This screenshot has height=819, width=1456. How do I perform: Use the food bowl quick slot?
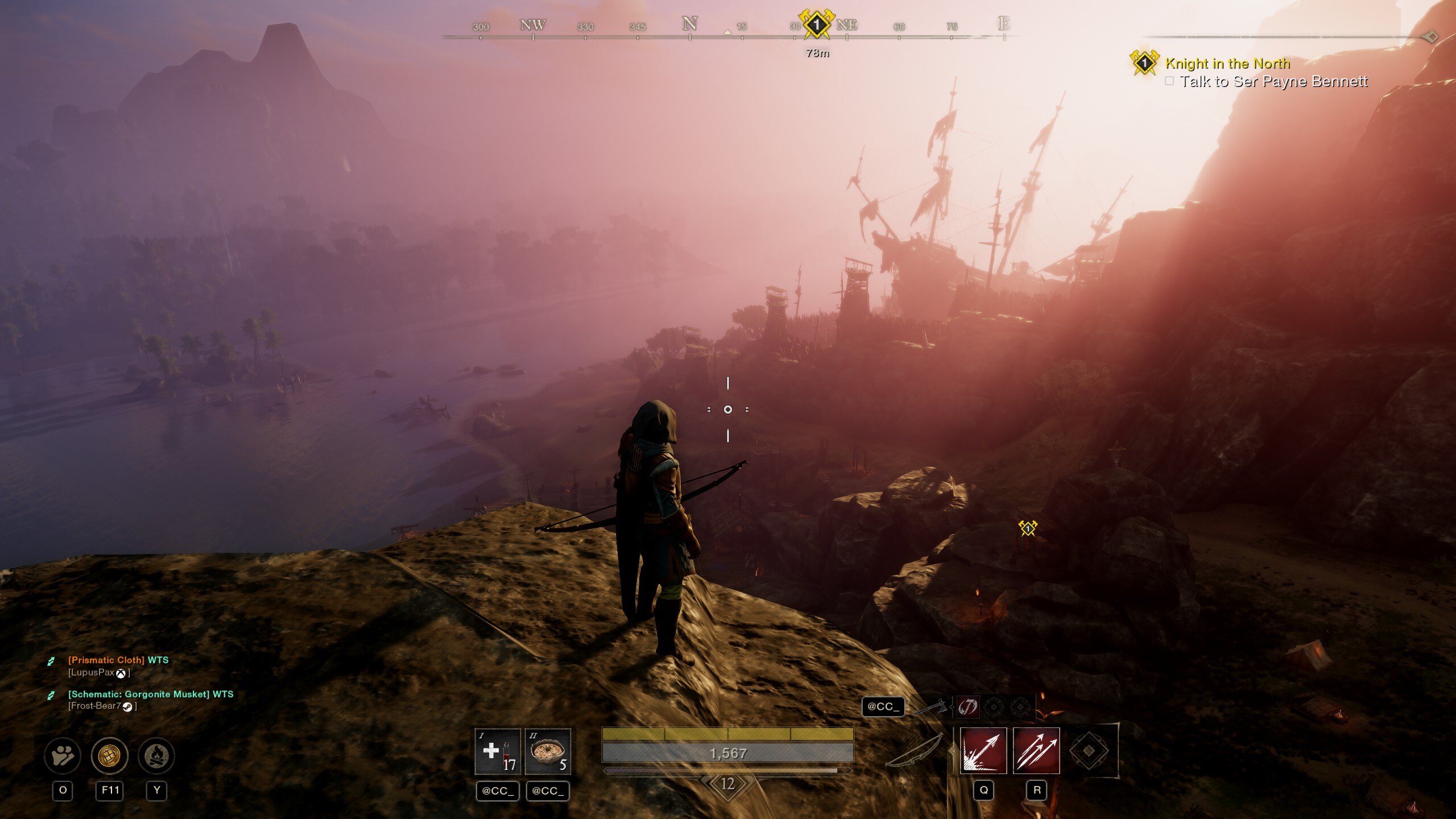(x=547, y=751)
